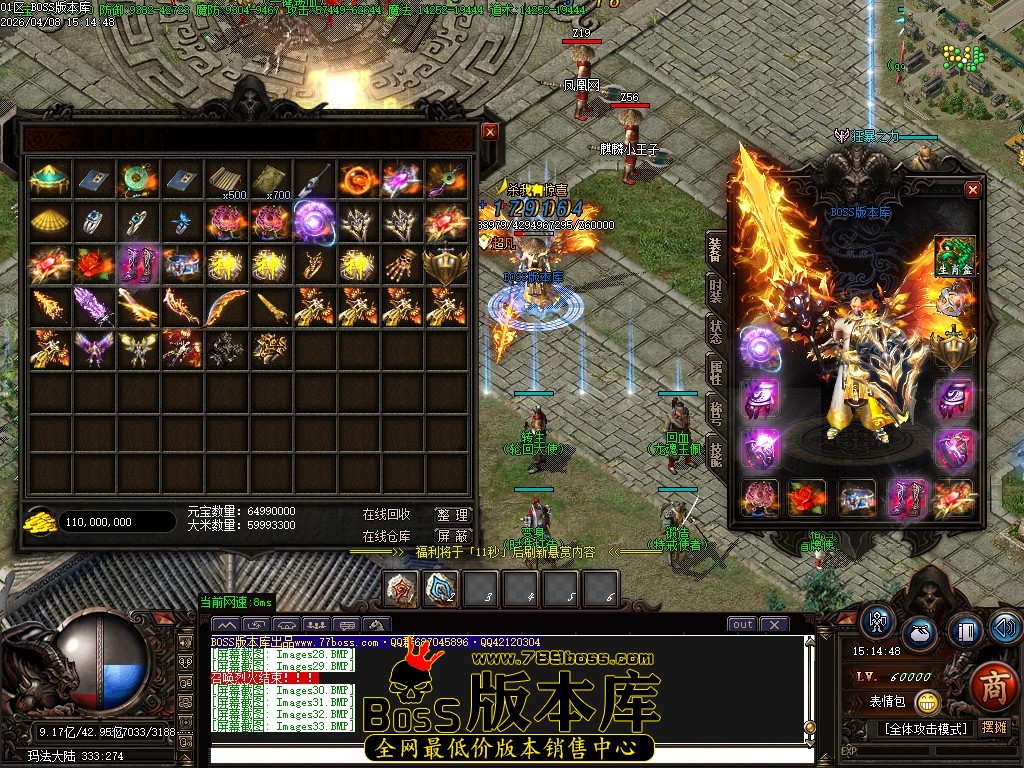Viewport: 1024px width, 768px height.
Task: Select the purple orb item in bag
Action: point(314,220)
